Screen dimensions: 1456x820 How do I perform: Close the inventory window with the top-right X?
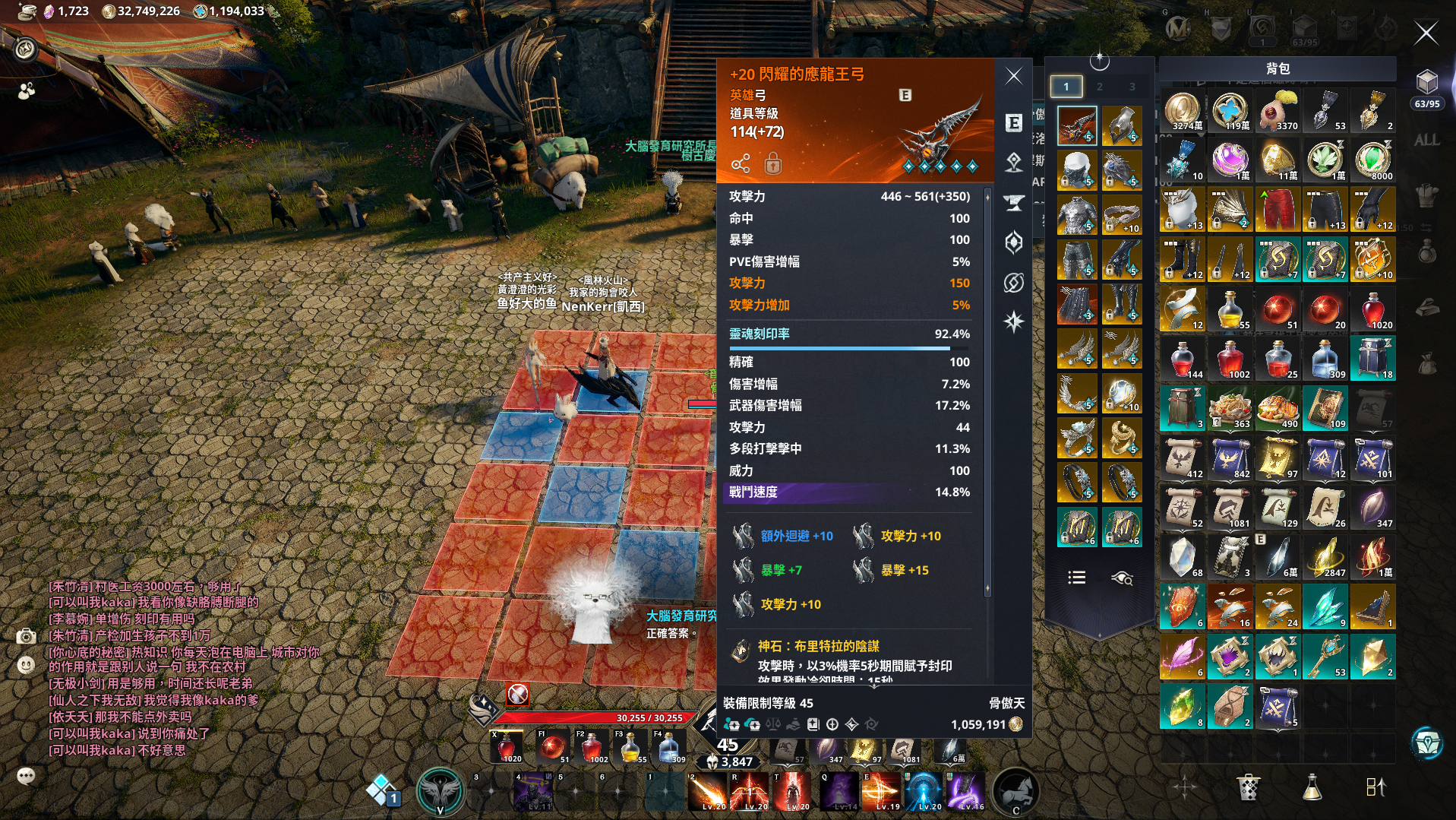1426,33
